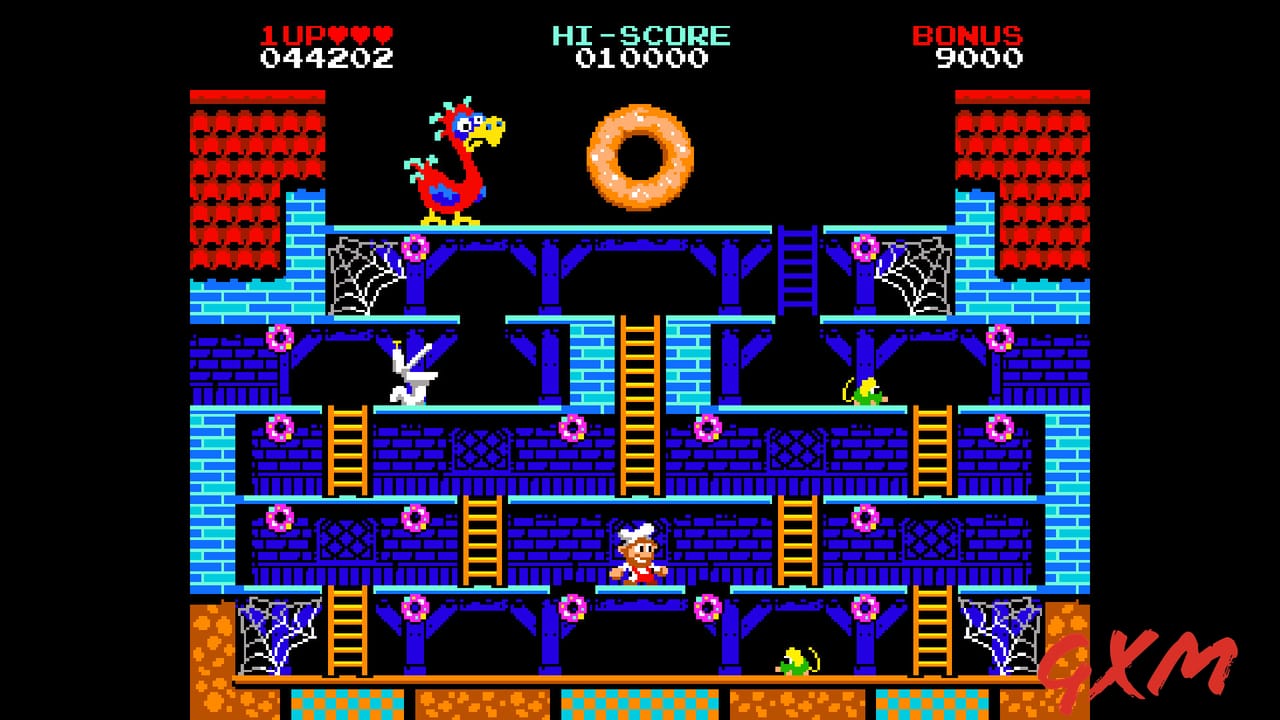Click the hi-score value 010000
1280x720 pixels.
click(640, 60)
